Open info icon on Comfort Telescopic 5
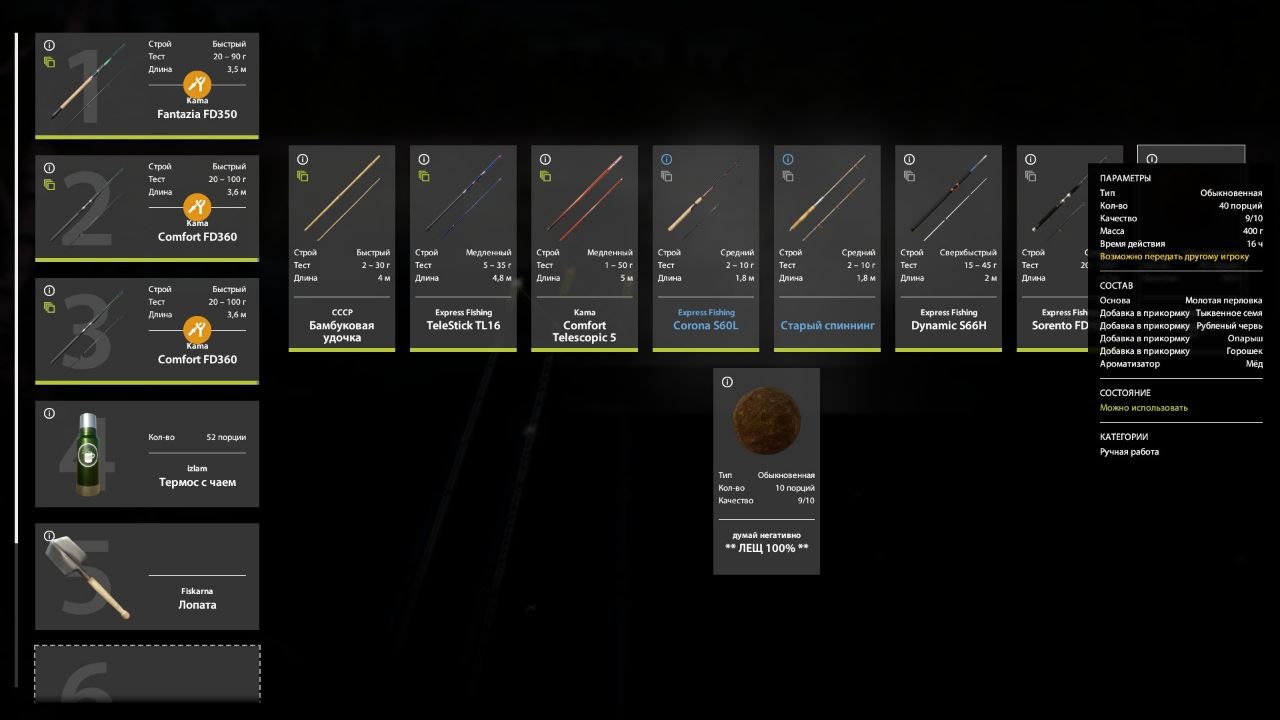This screenshot has width=1280, height=720. point(545,160)
